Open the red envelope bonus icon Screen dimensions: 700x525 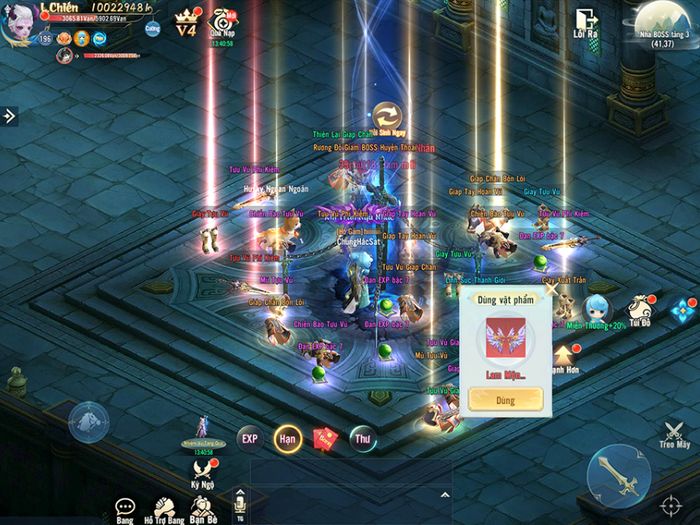324,438
